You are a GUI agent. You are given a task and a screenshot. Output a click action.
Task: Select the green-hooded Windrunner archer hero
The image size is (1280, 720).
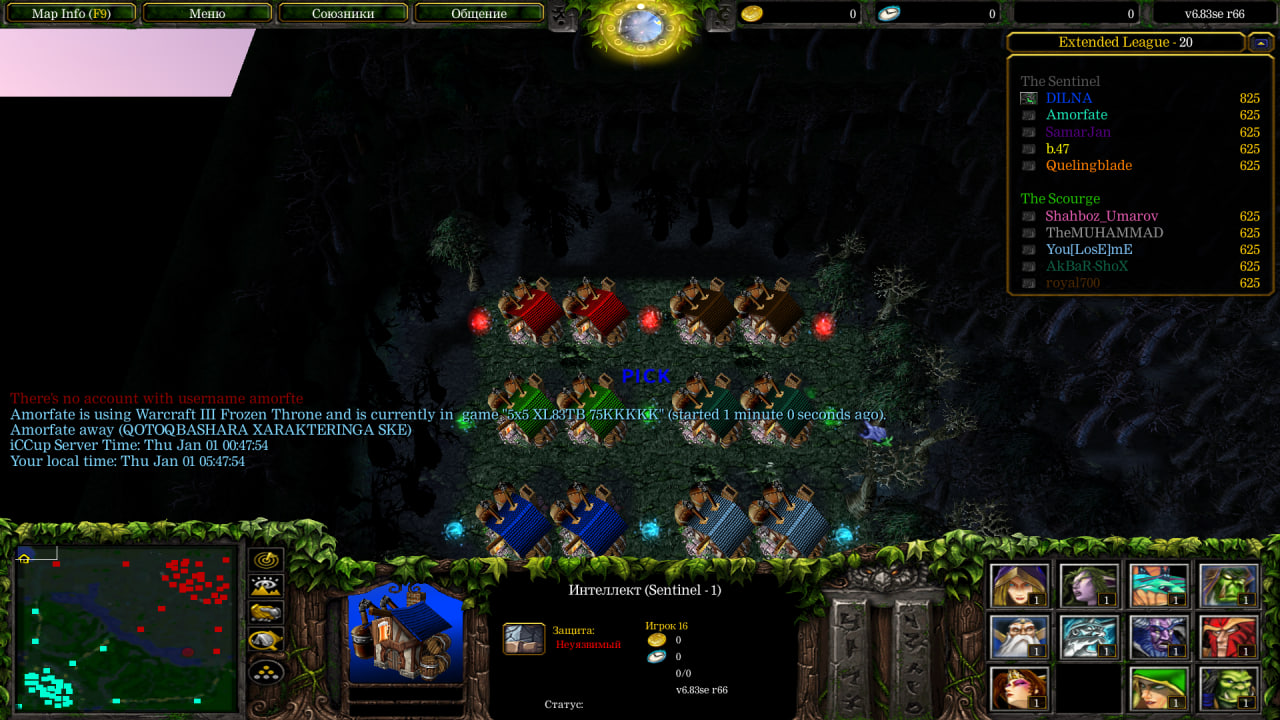[x=1160, y=688]
